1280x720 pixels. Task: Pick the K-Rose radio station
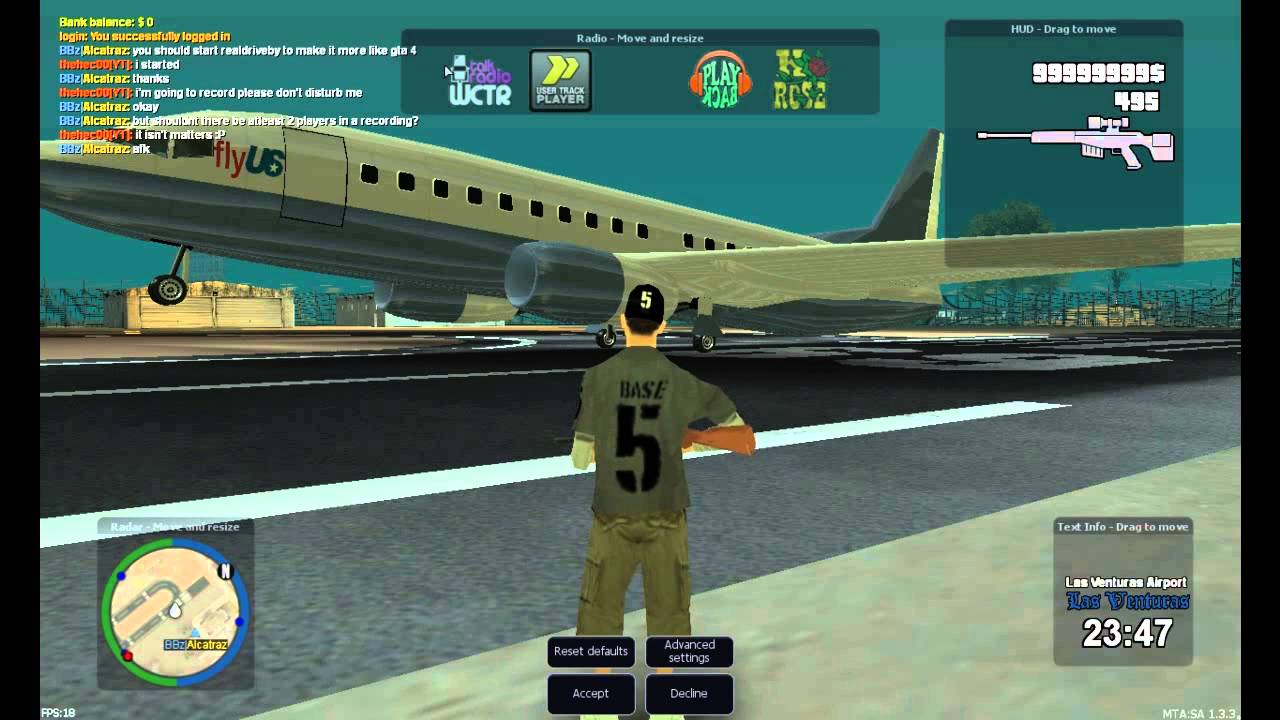click(x=800, y=80)
